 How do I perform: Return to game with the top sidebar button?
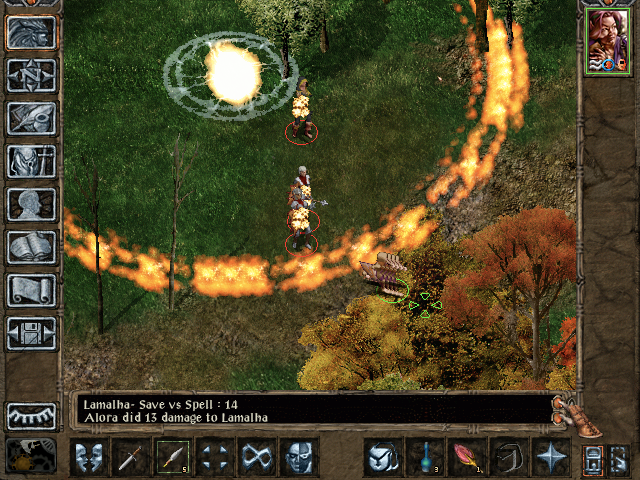point(31,32)
